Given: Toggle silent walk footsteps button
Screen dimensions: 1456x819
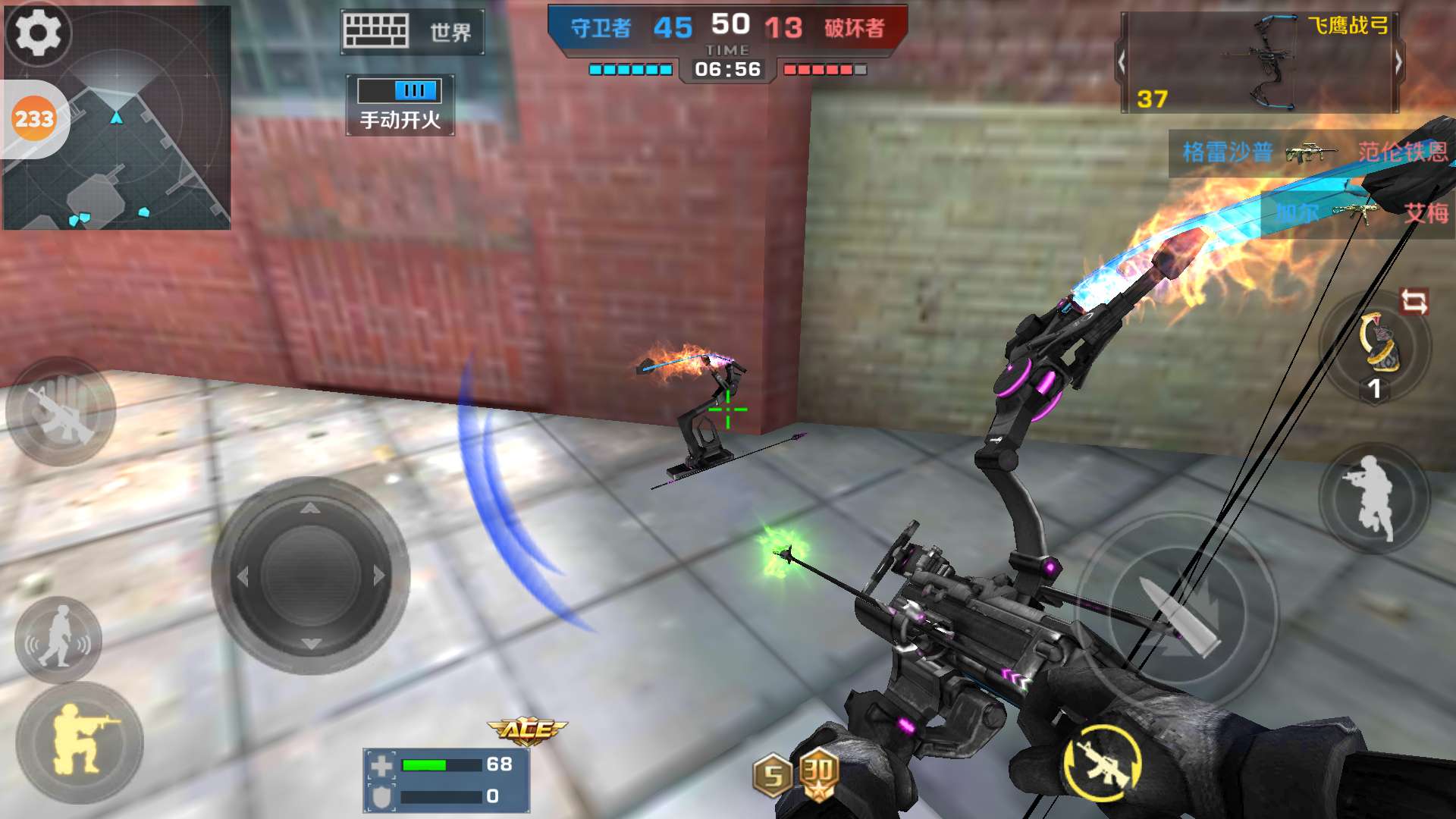Looking at the screenshot, I should 58,640.
